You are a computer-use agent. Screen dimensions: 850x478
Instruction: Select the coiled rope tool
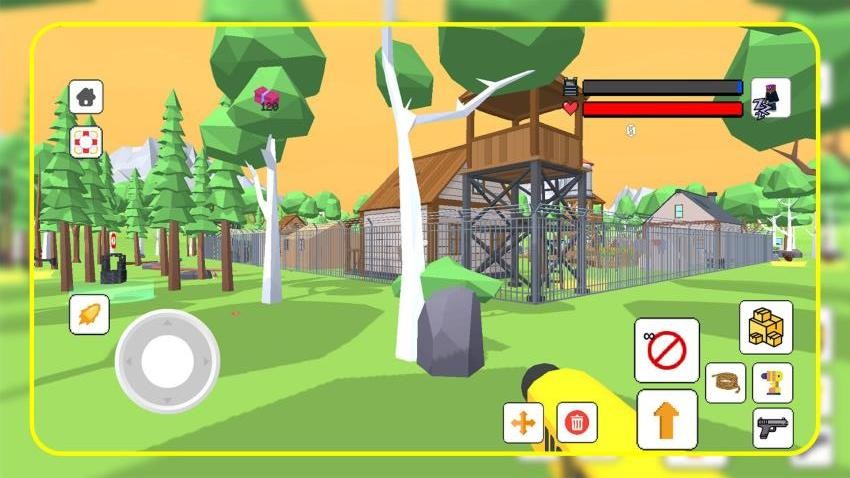(x=725, y=383)
